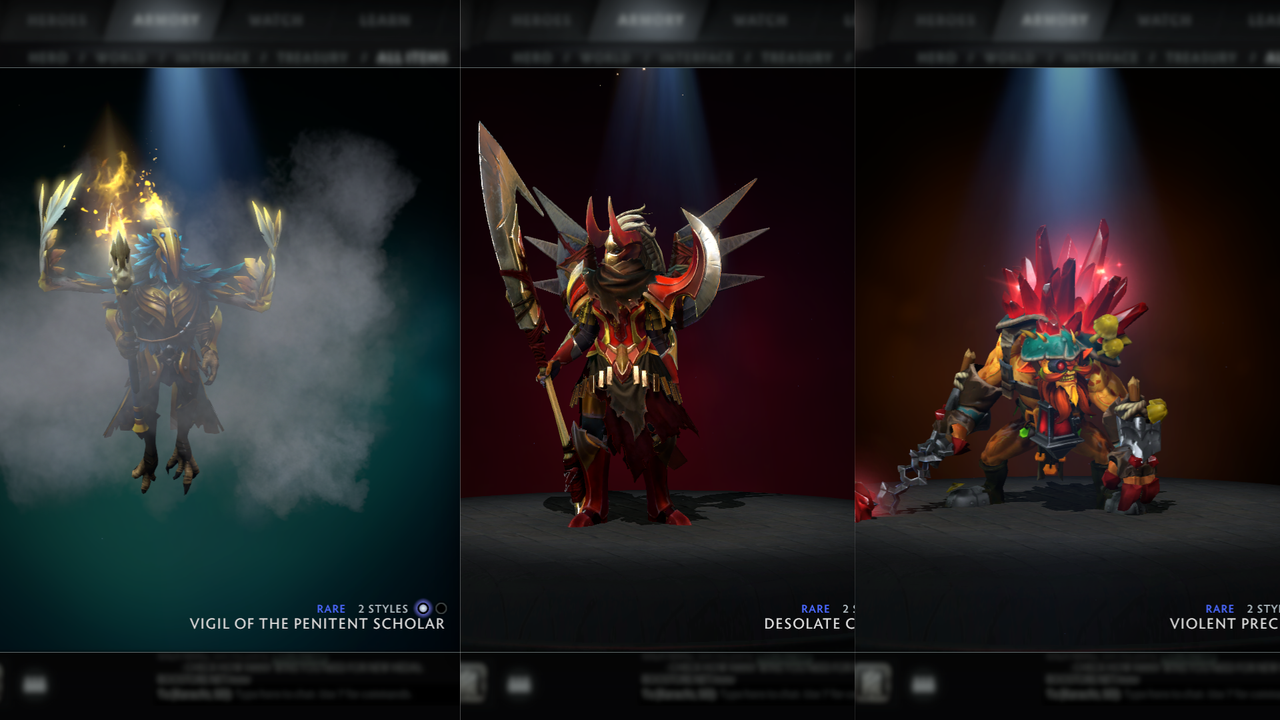Select the ALL ITEMS filter

tap(412, 56)
